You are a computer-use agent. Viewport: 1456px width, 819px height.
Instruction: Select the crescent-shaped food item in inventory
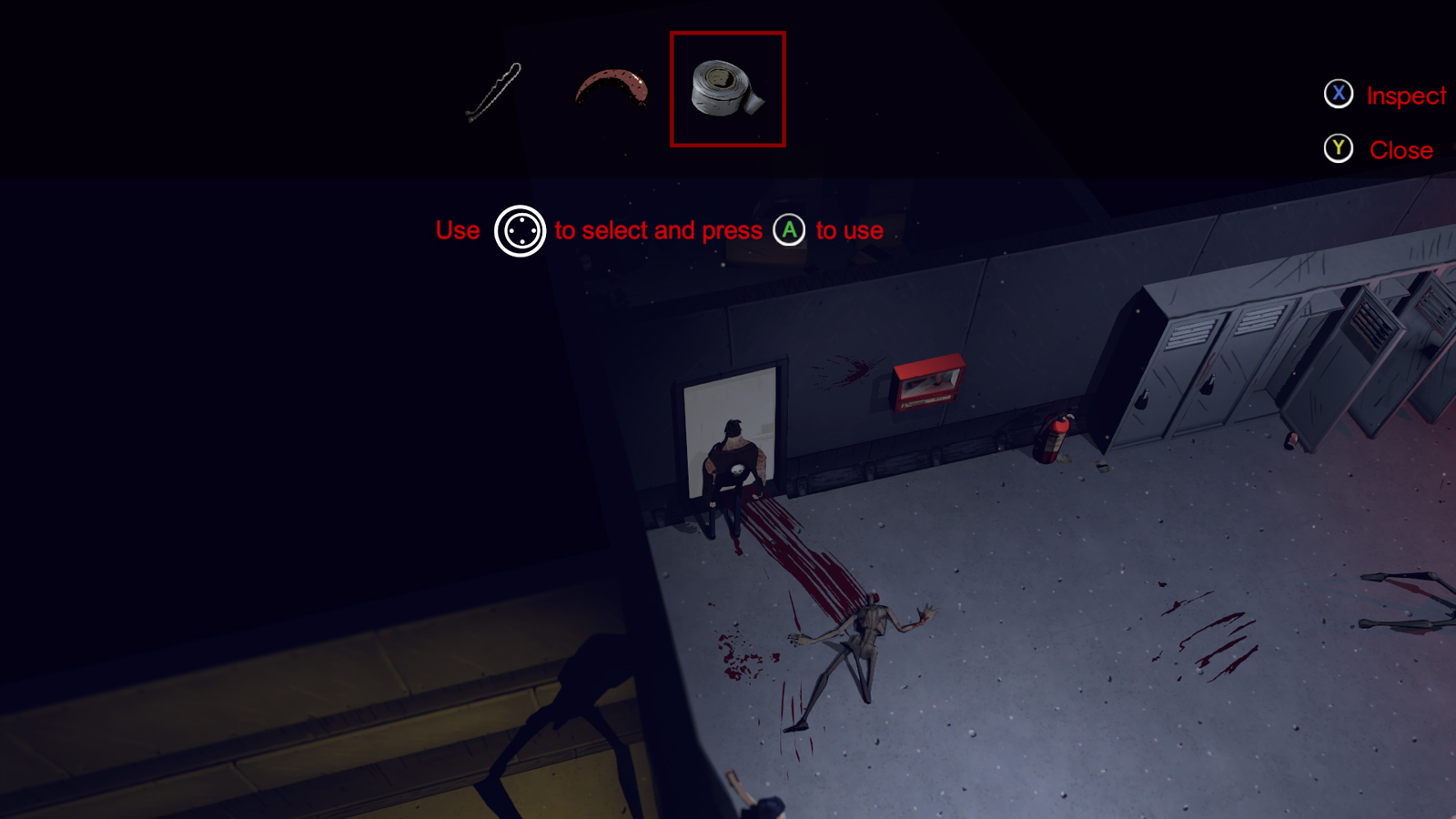612,86
